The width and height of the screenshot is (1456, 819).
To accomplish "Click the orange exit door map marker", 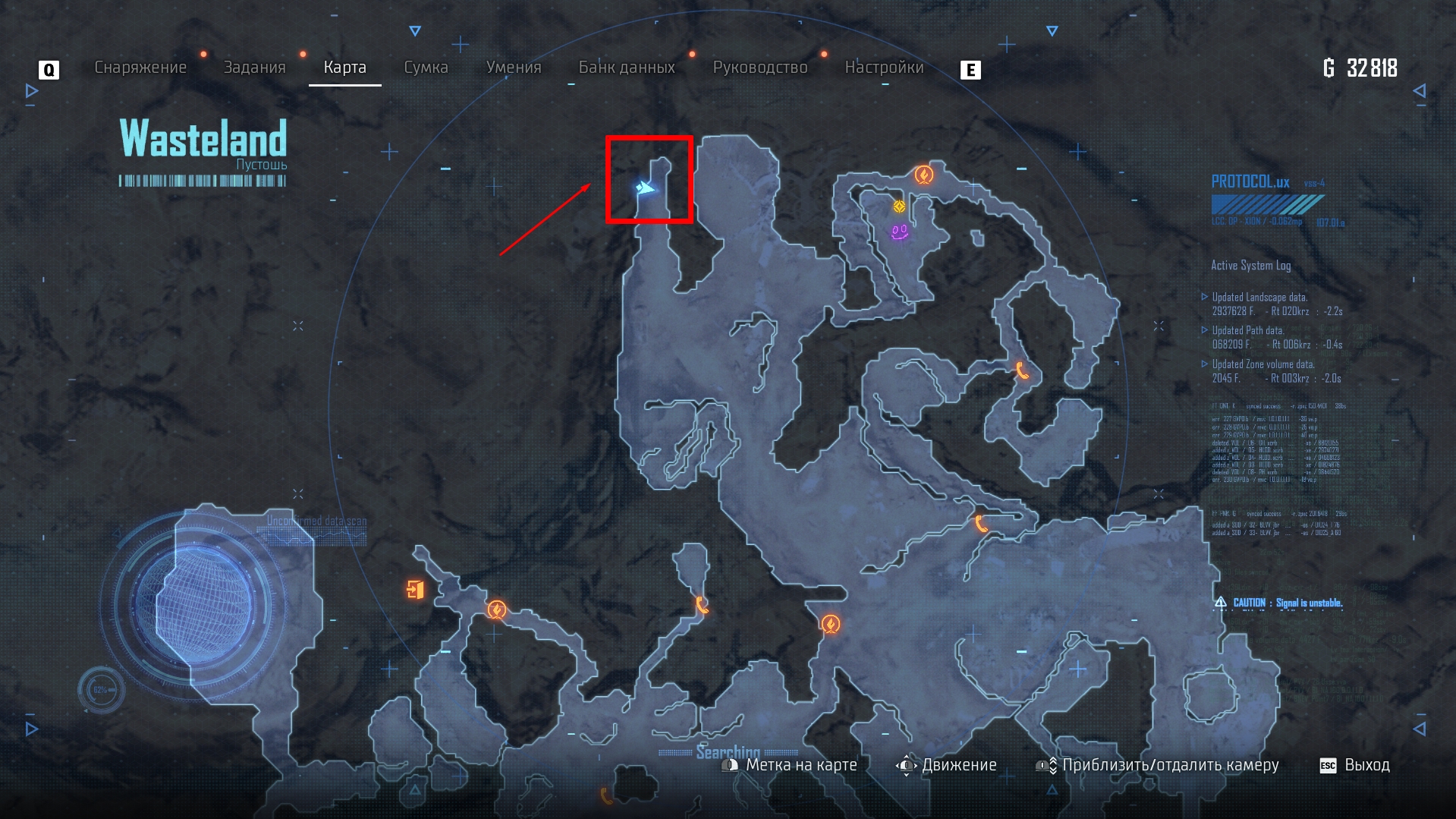I will click(415, 589).
